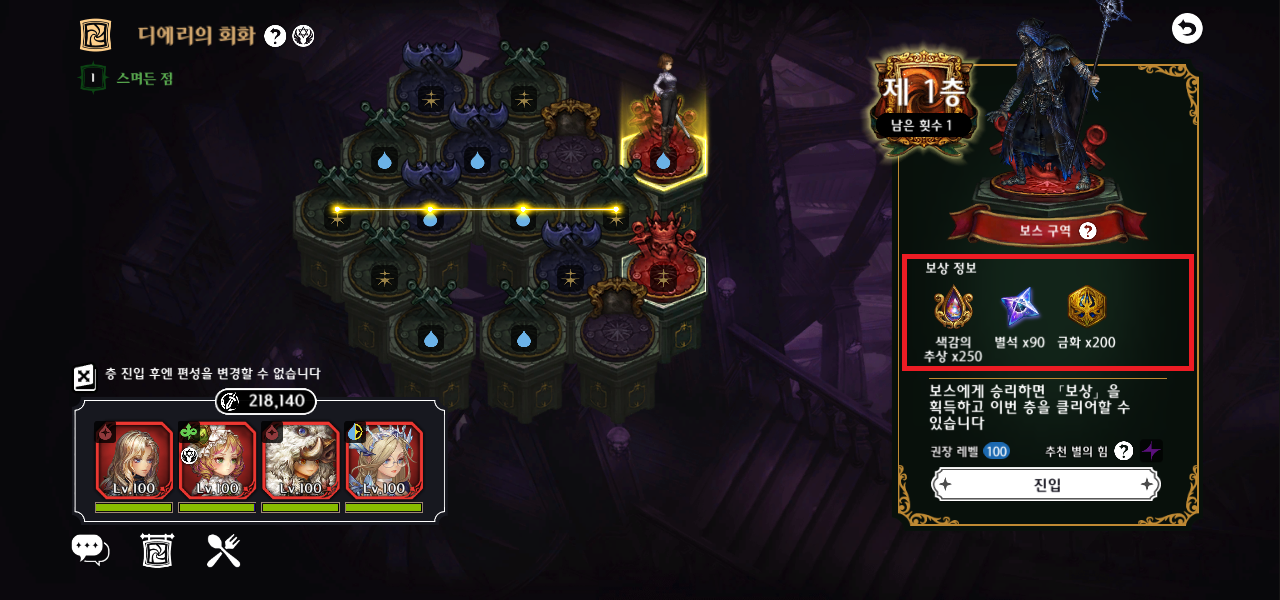Open the banner scroll icon at bottom
1280x600 pixels.
(x=157, y=550)
